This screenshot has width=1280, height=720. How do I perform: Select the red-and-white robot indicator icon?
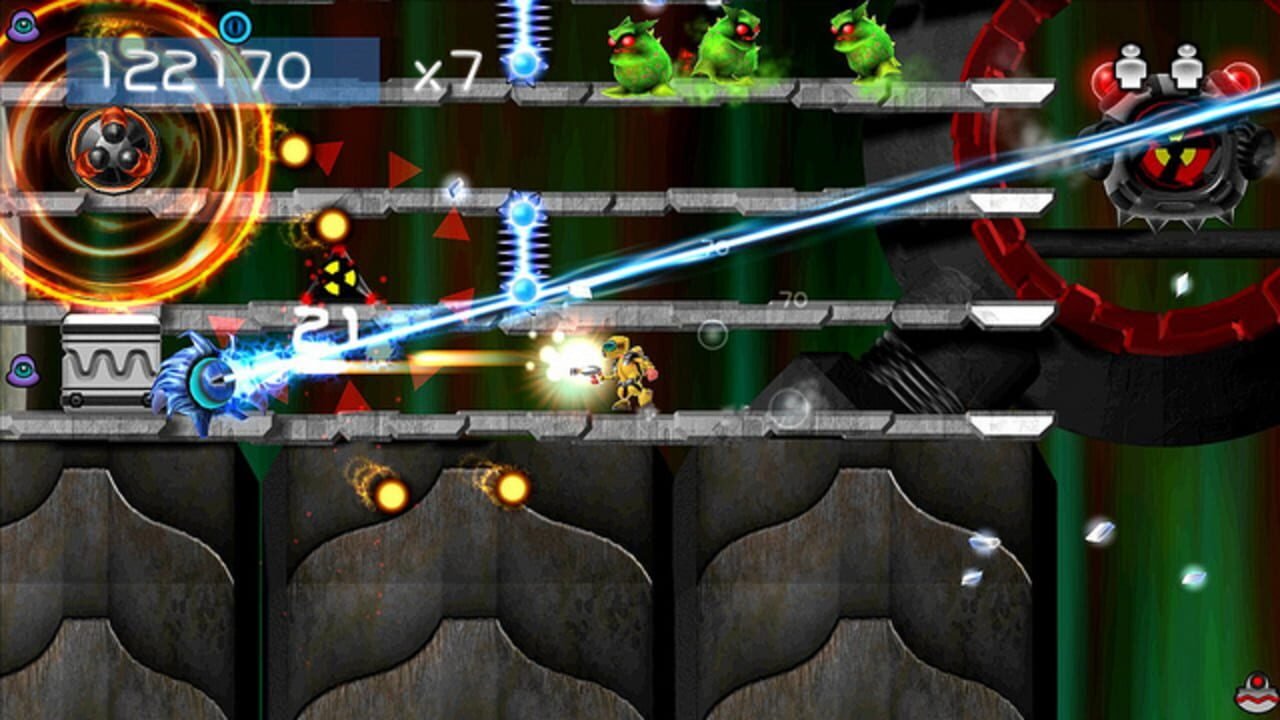click(1254, 692)
